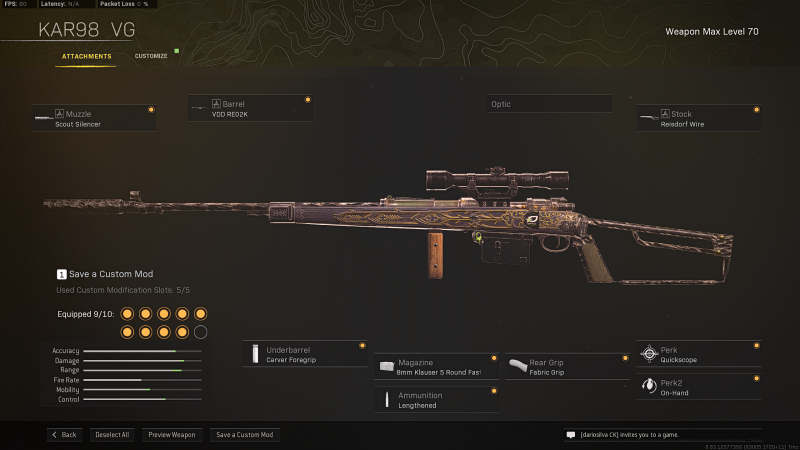Open the Perk2 On-Hand slot
Screen dimensions: 800x450
coord(698,387)
